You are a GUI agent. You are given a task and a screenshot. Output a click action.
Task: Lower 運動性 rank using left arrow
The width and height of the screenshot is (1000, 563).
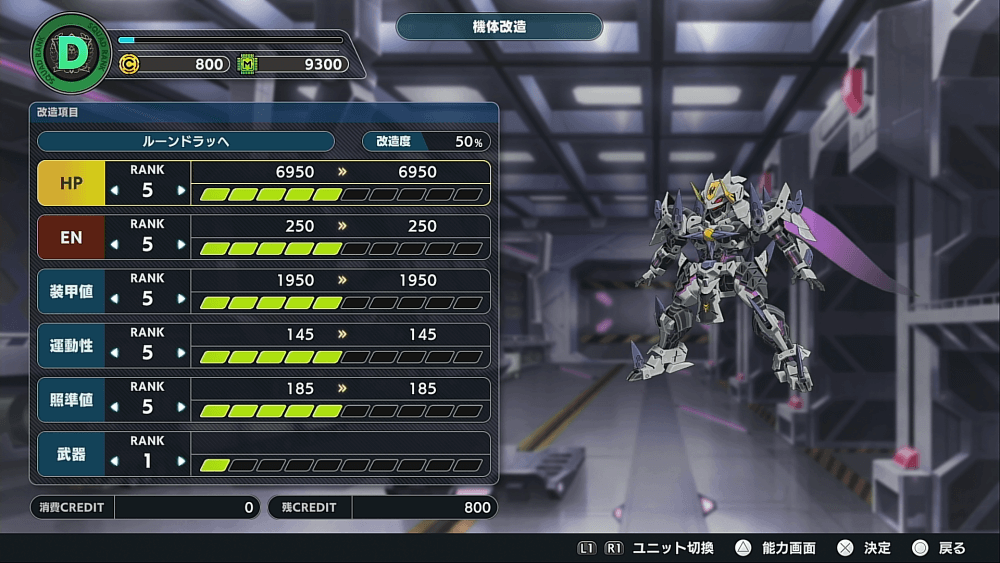point(114,352)
